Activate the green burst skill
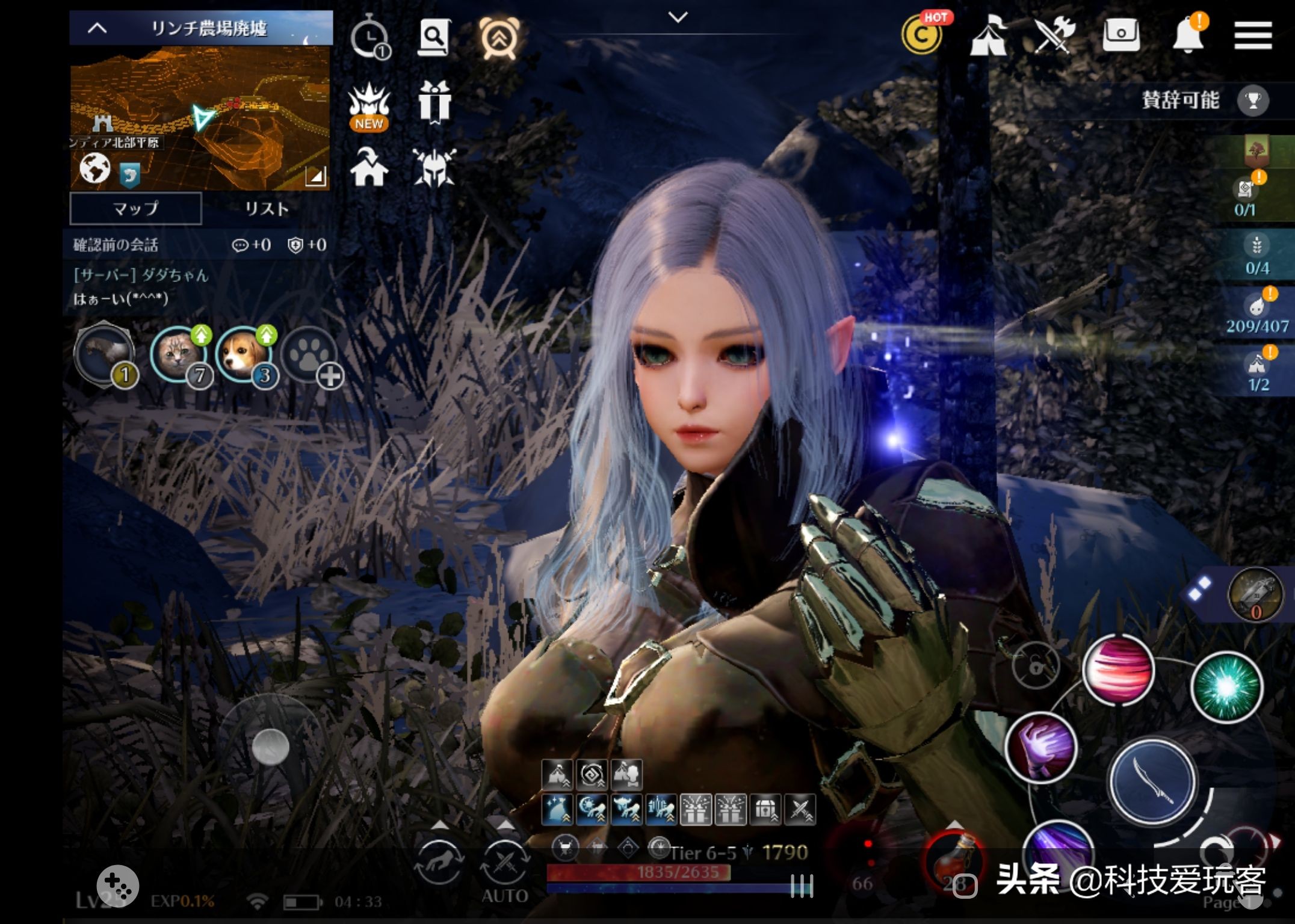Screen dimensions: 1295x924 tap(1226, 686)
